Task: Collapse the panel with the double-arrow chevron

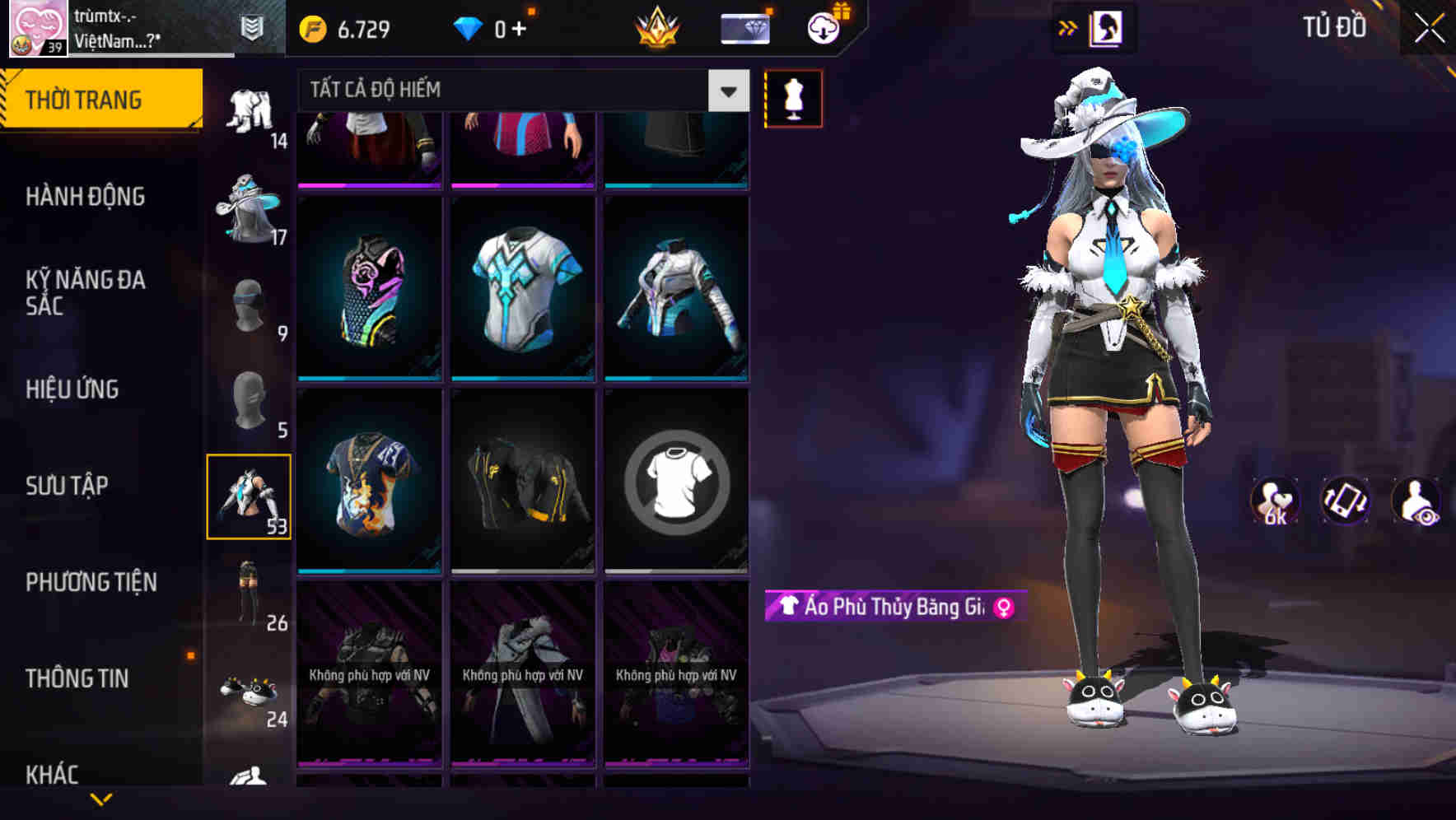Action: coord(1067,27)
